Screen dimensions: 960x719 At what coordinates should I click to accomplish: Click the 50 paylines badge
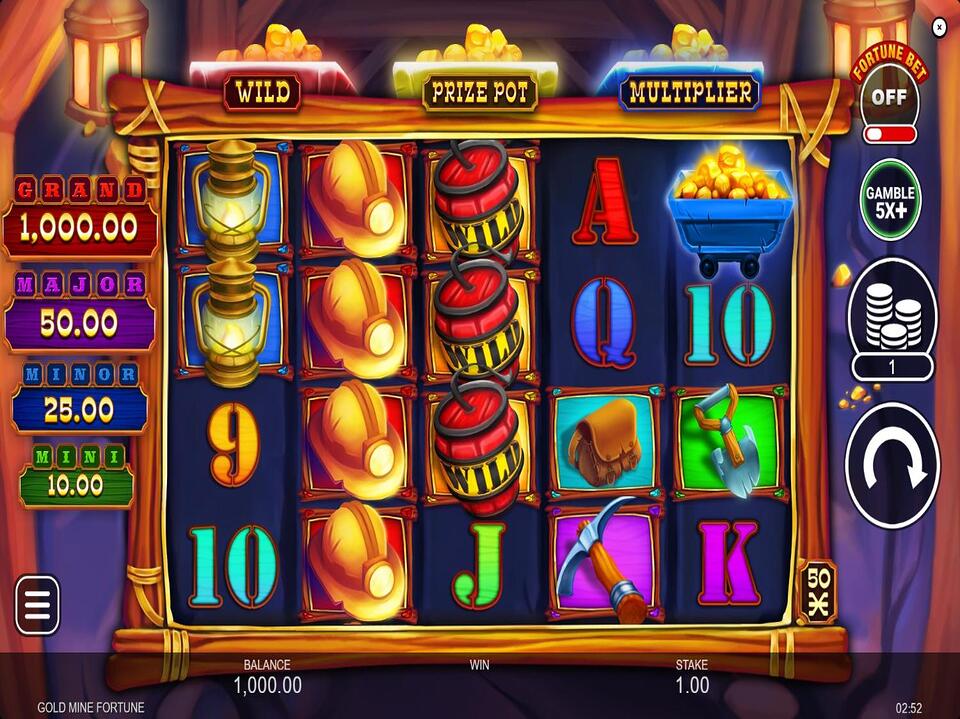pos(817,592)
